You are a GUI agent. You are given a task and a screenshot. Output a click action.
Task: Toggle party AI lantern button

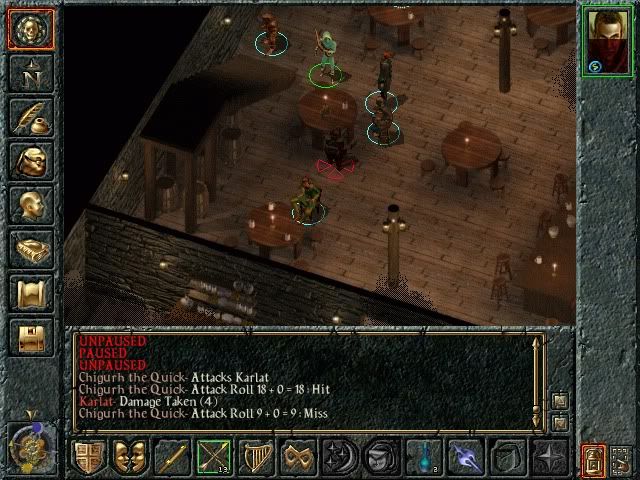[593, 459]
